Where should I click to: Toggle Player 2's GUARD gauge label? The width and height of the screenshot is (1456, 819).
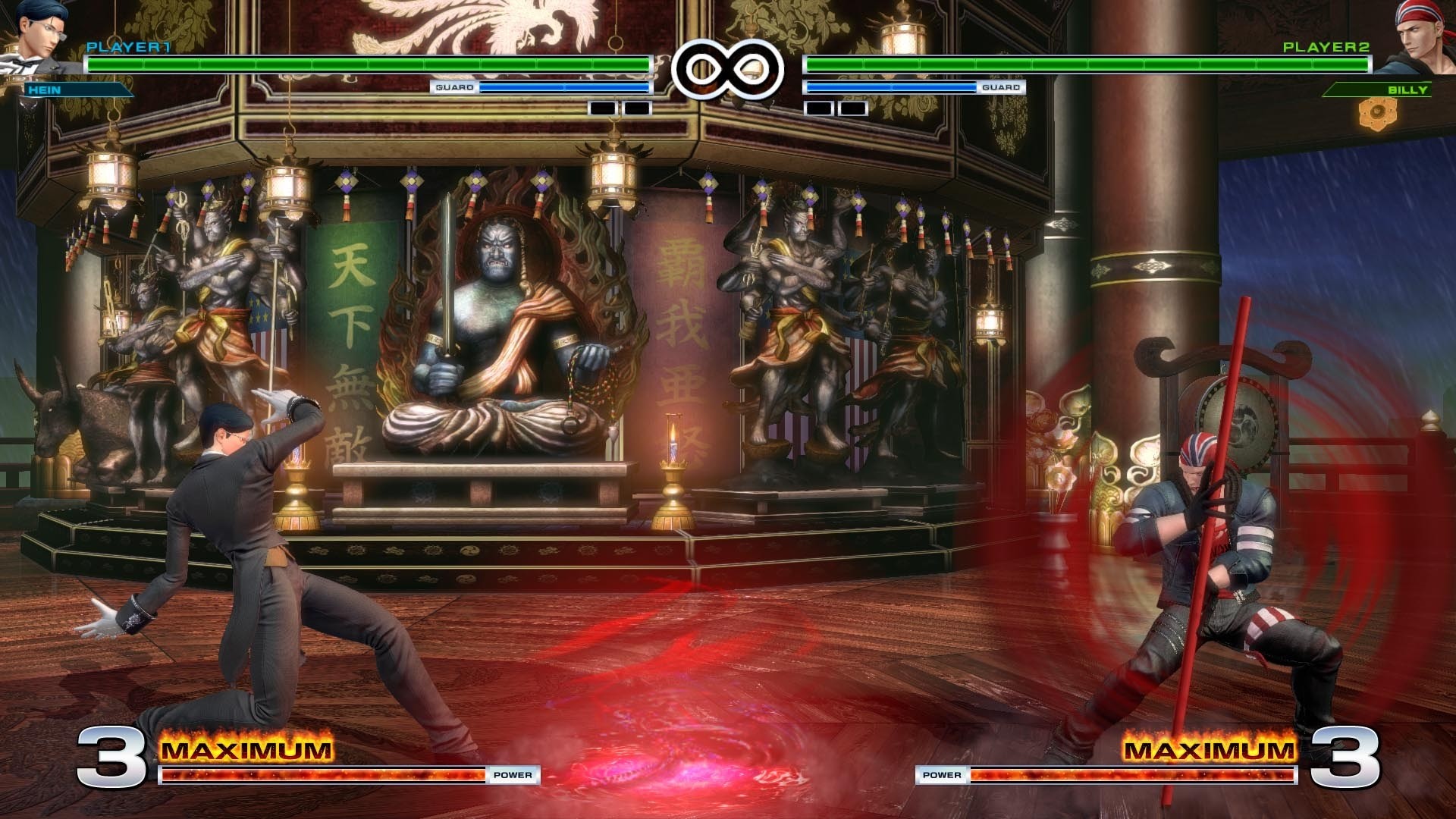coord(1002,88)
